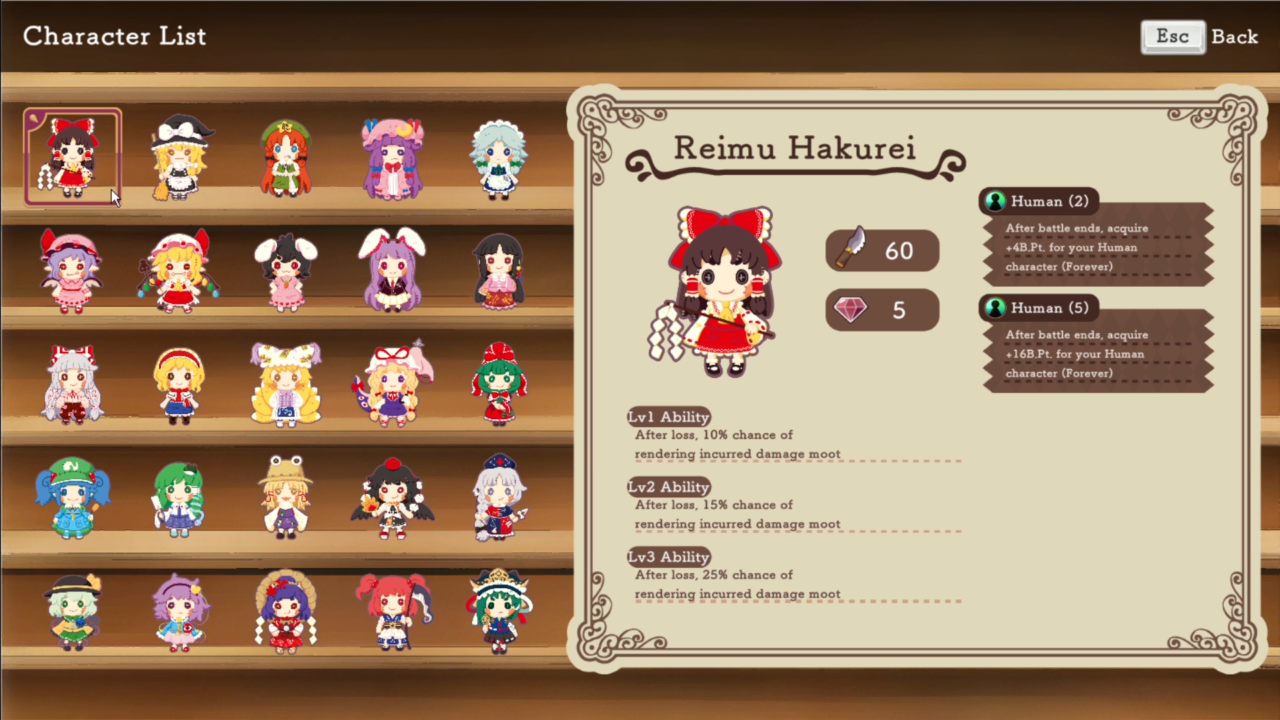Image resolution: width=1280 pixels, height=720 pixels.
Task: Select the Reimu Hakurei doll on the top shelf
Action: 70,158
